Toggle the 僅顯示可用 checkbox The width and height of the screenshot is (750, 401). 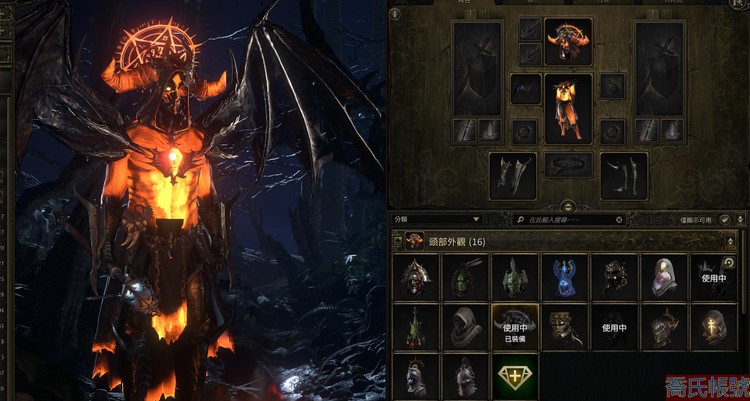[x=724, y=219]
